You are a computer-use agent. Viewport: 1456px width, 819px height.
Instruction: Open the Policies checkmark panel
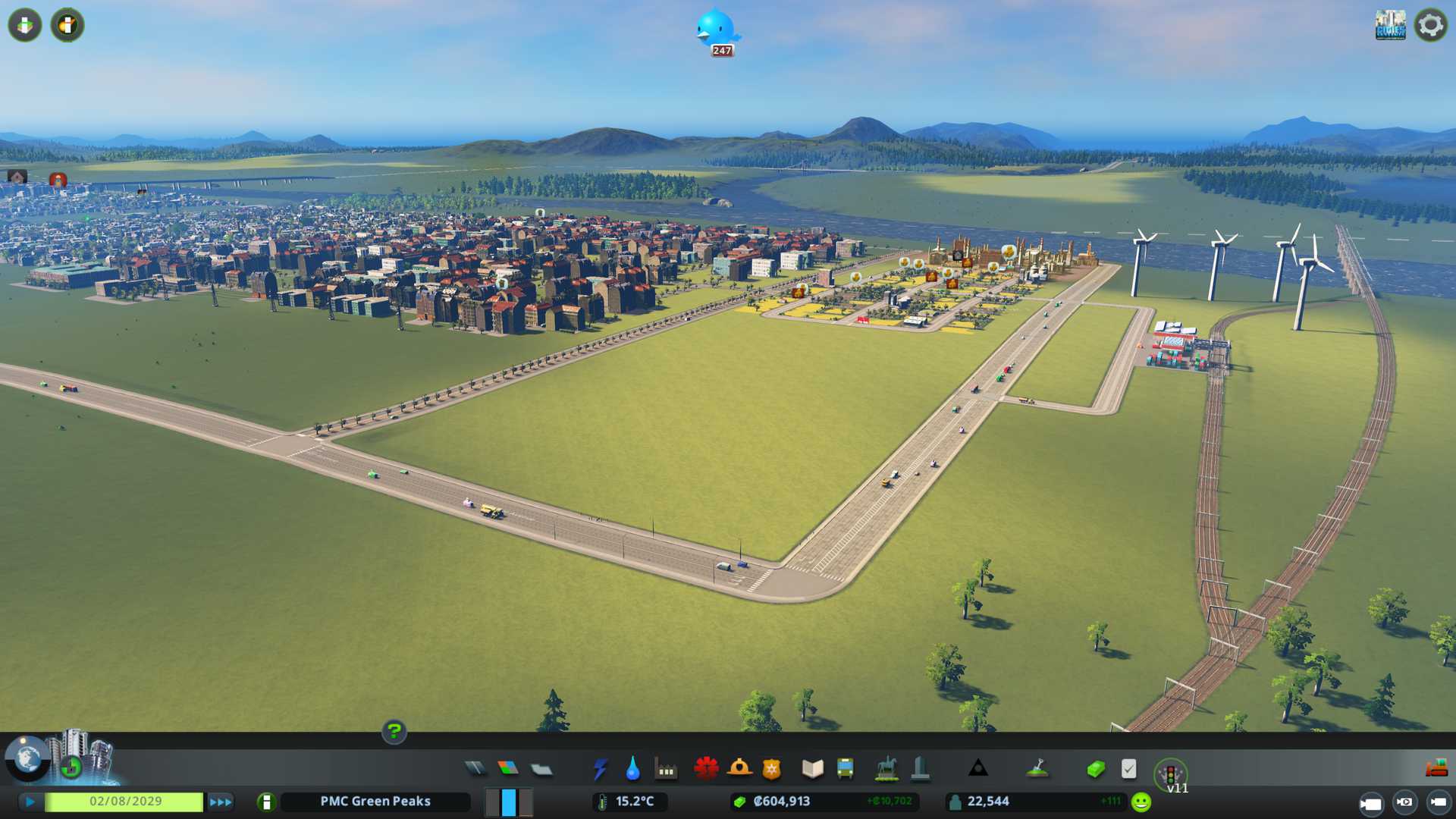(x=1128, y=769)
